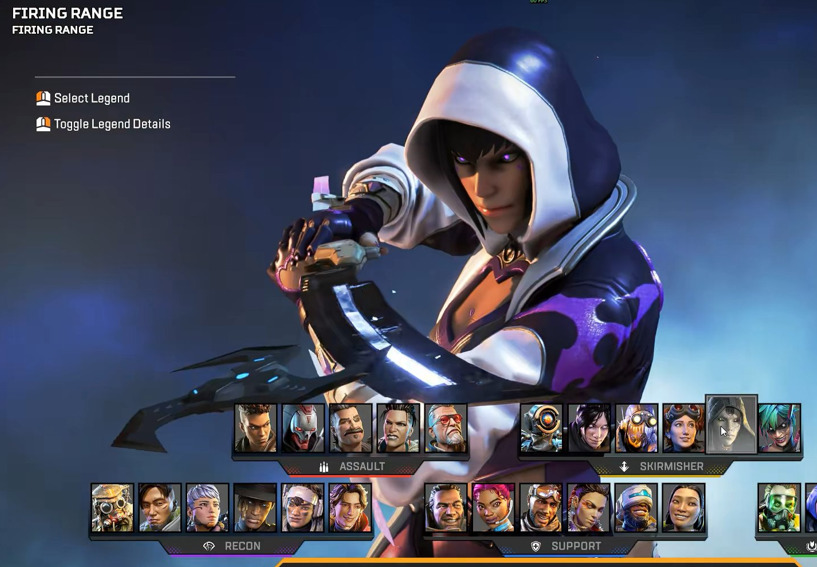
Task: Select Vantage with the white goggles
Action: click(303, 508)
